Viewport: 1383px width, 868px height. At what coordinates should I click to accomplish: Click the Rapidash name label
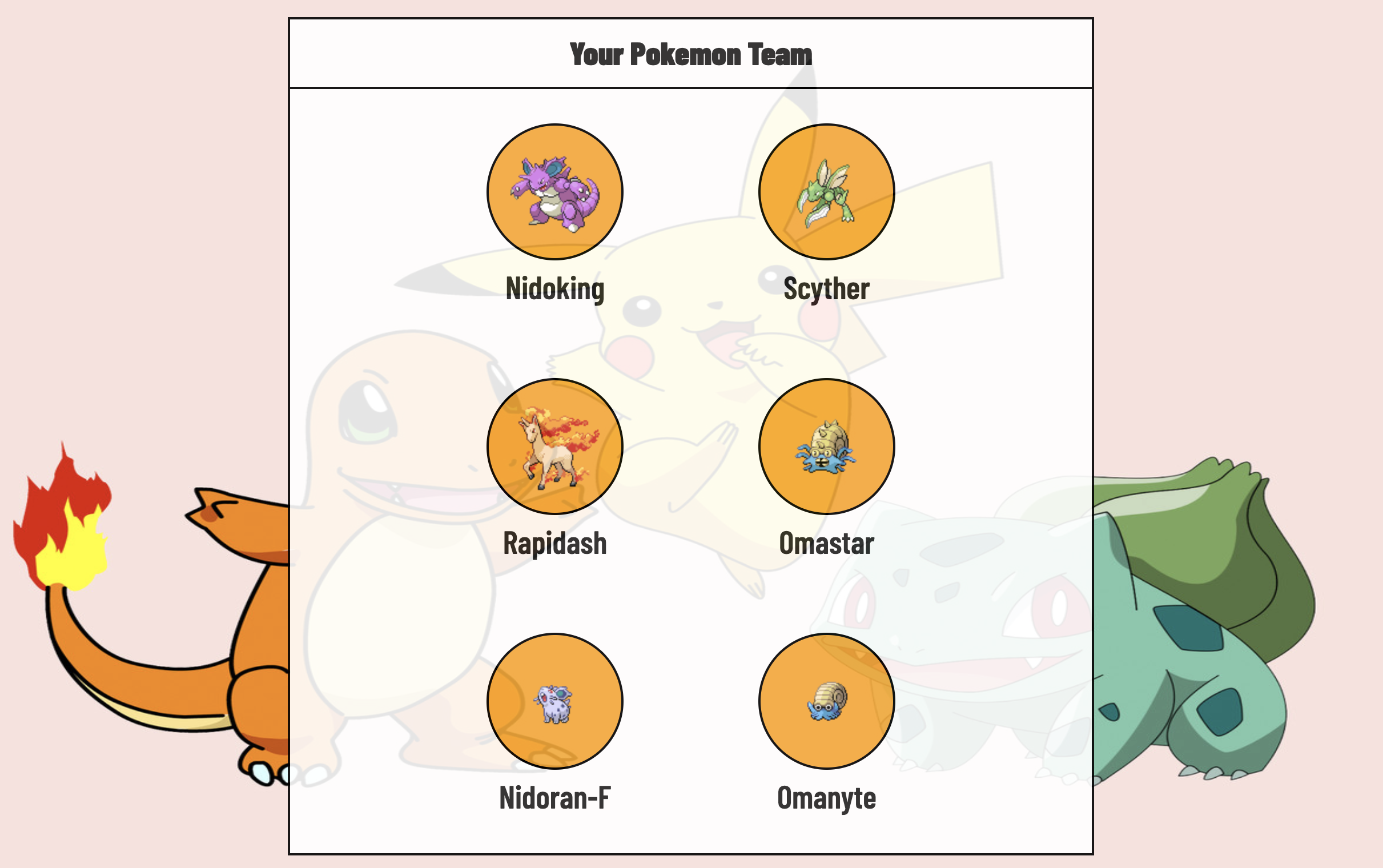point(554,542)
